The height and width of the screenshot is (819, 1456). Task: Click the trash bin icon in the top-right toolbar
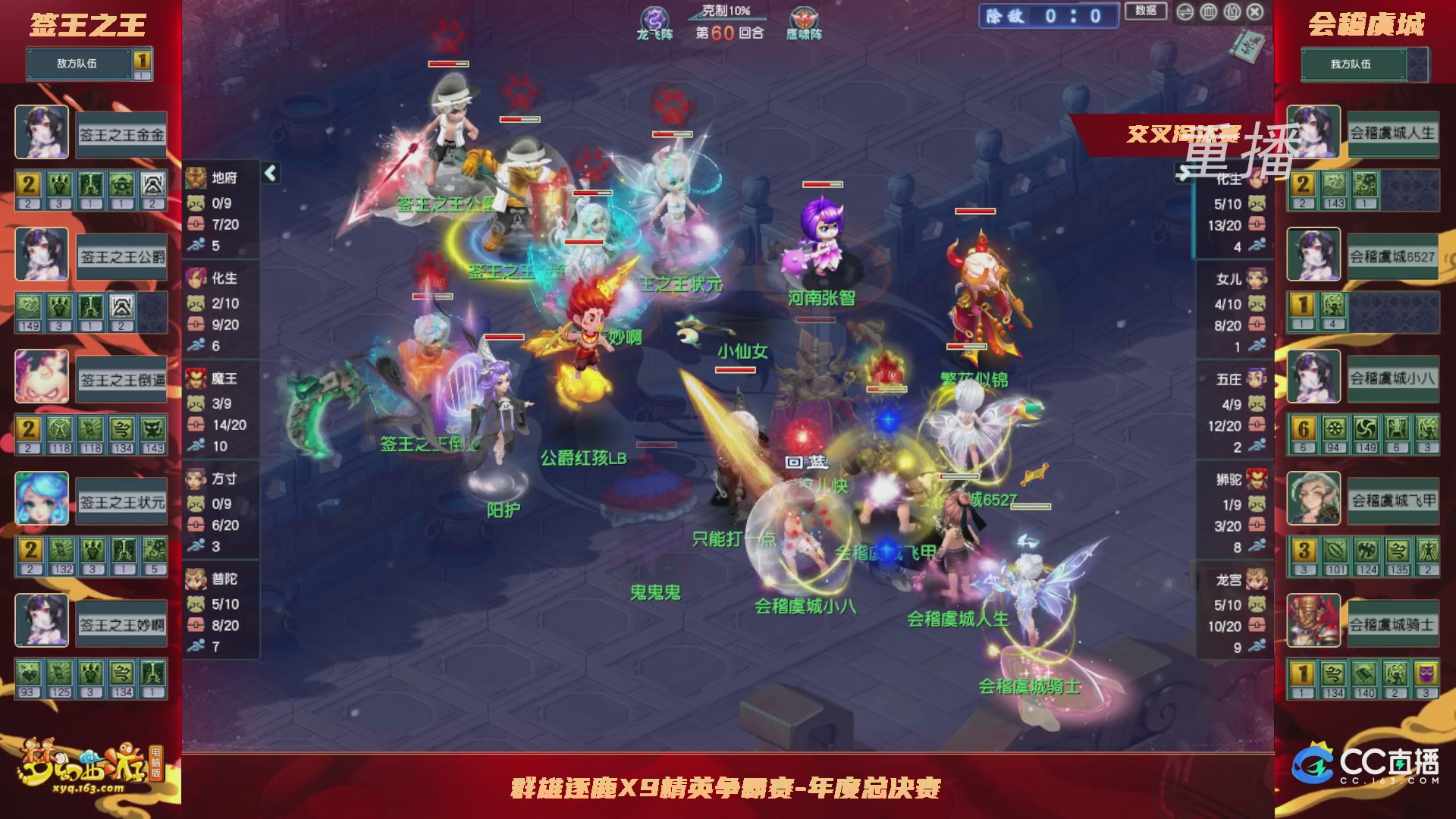(1208, 12)
